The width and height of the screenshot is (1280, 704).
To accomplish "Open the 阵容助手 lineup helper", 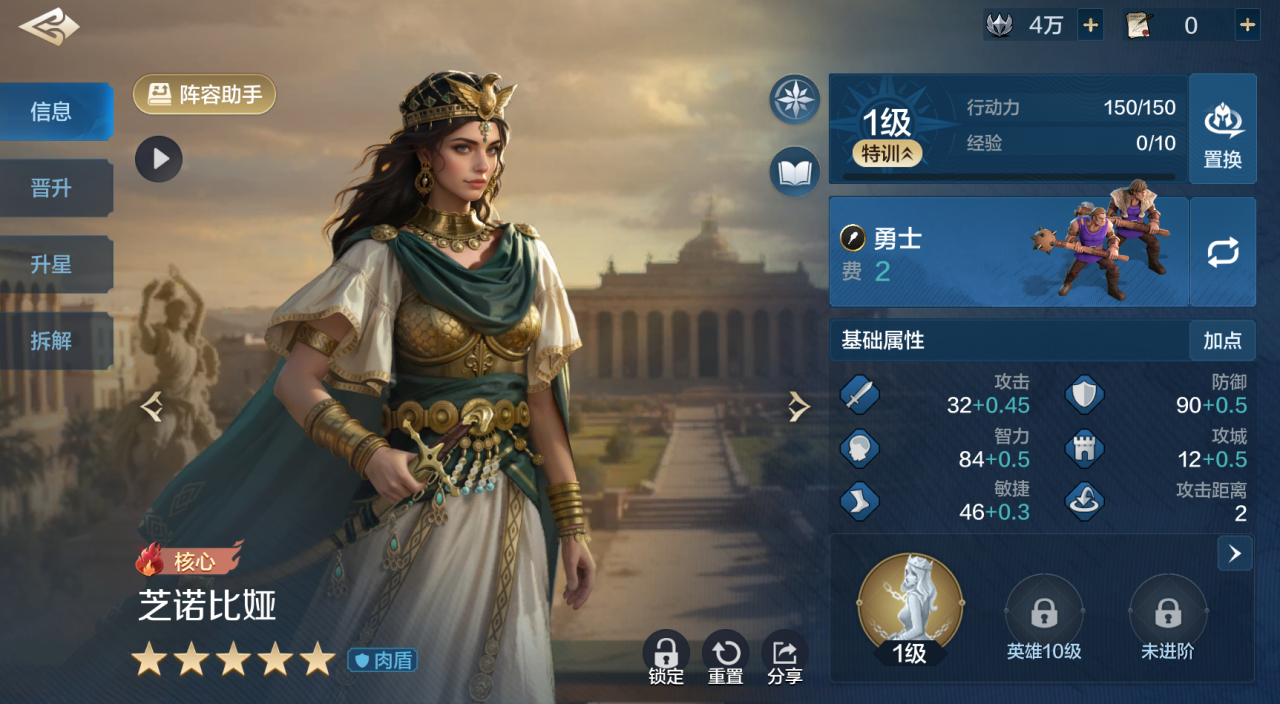I will point(205,95).
